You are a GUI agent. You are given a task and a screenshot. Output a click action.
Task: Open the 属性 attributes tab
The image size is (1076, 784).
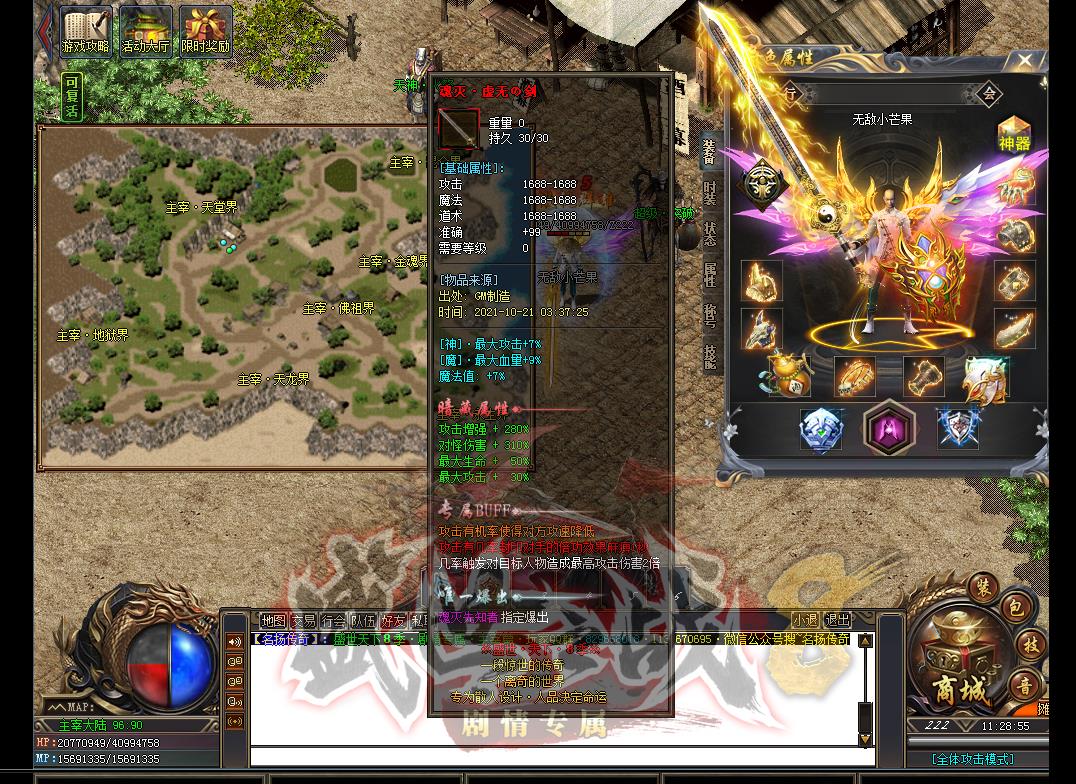point(709,275)
